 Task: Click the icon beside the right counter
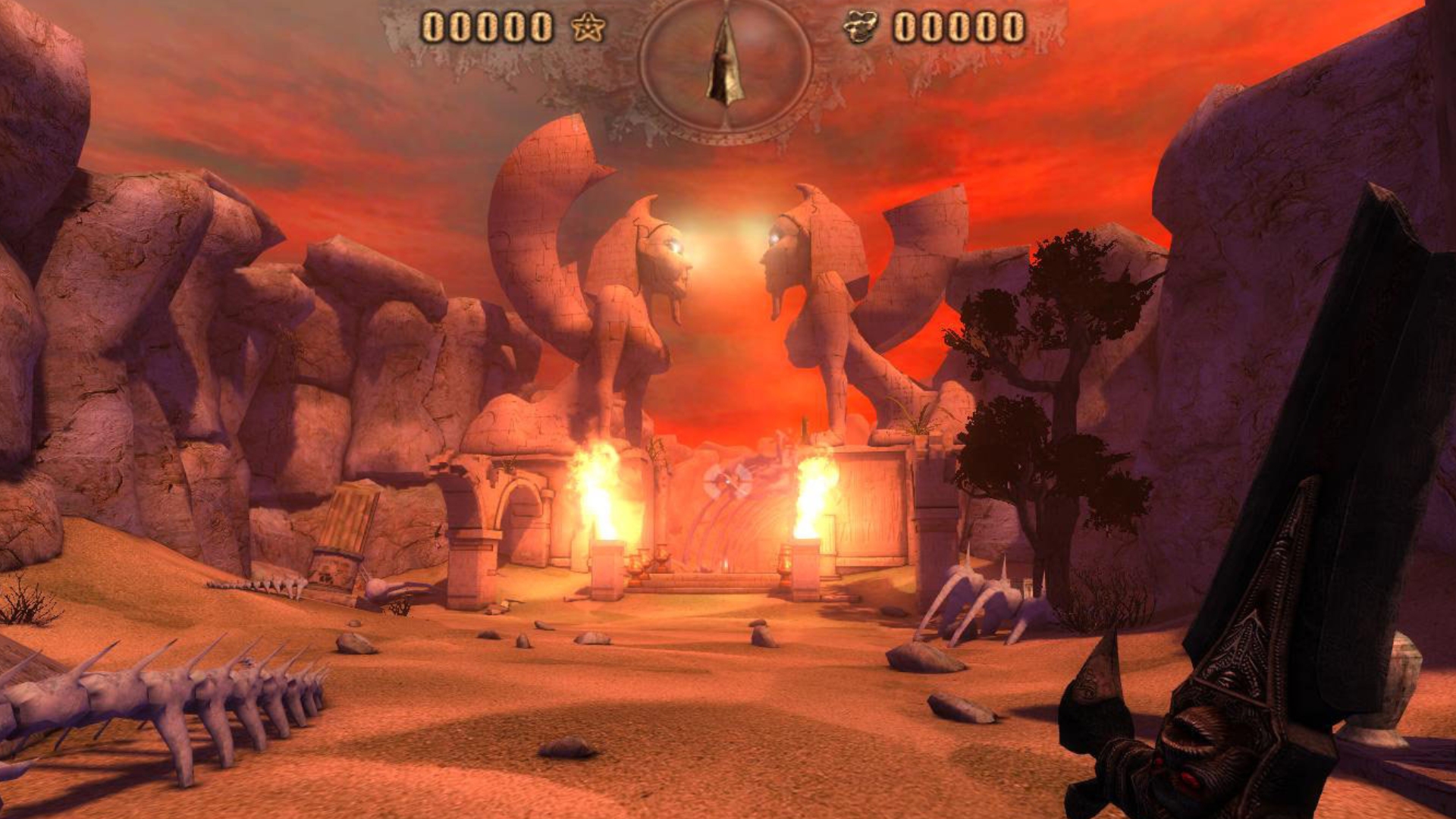point(861,28)
